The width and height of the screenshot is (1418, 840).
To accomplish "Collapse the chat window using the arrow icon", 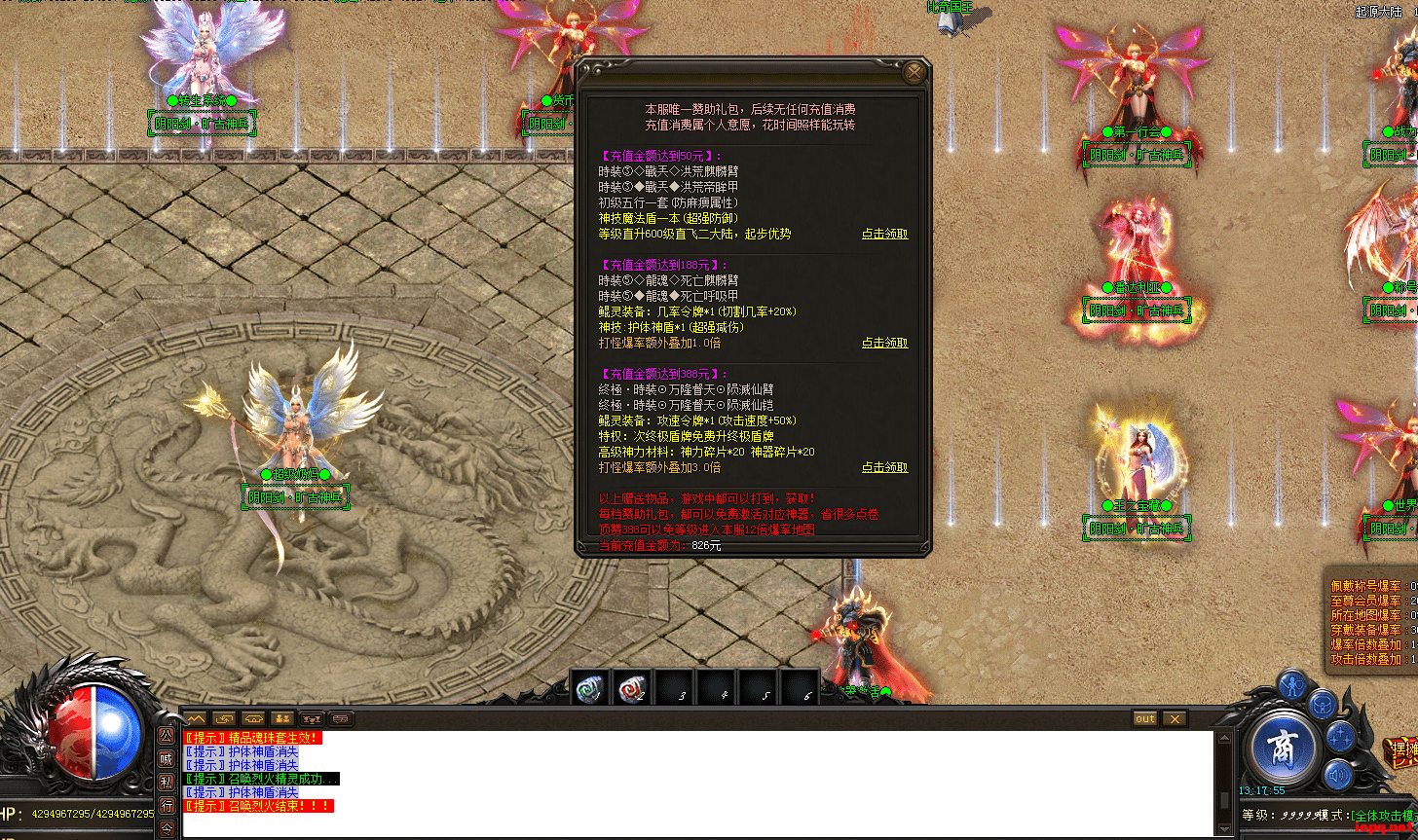I will 198,719.
